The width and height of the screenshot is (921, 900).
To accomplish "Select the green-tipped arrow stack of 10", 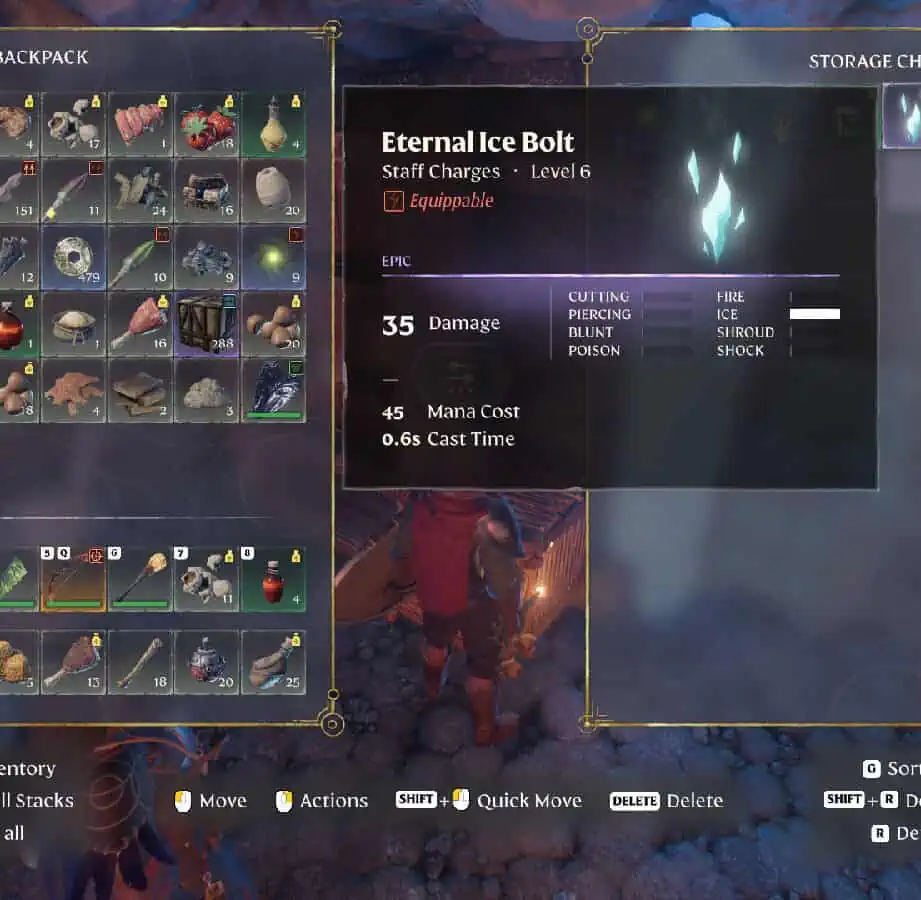I will point(140,257).
